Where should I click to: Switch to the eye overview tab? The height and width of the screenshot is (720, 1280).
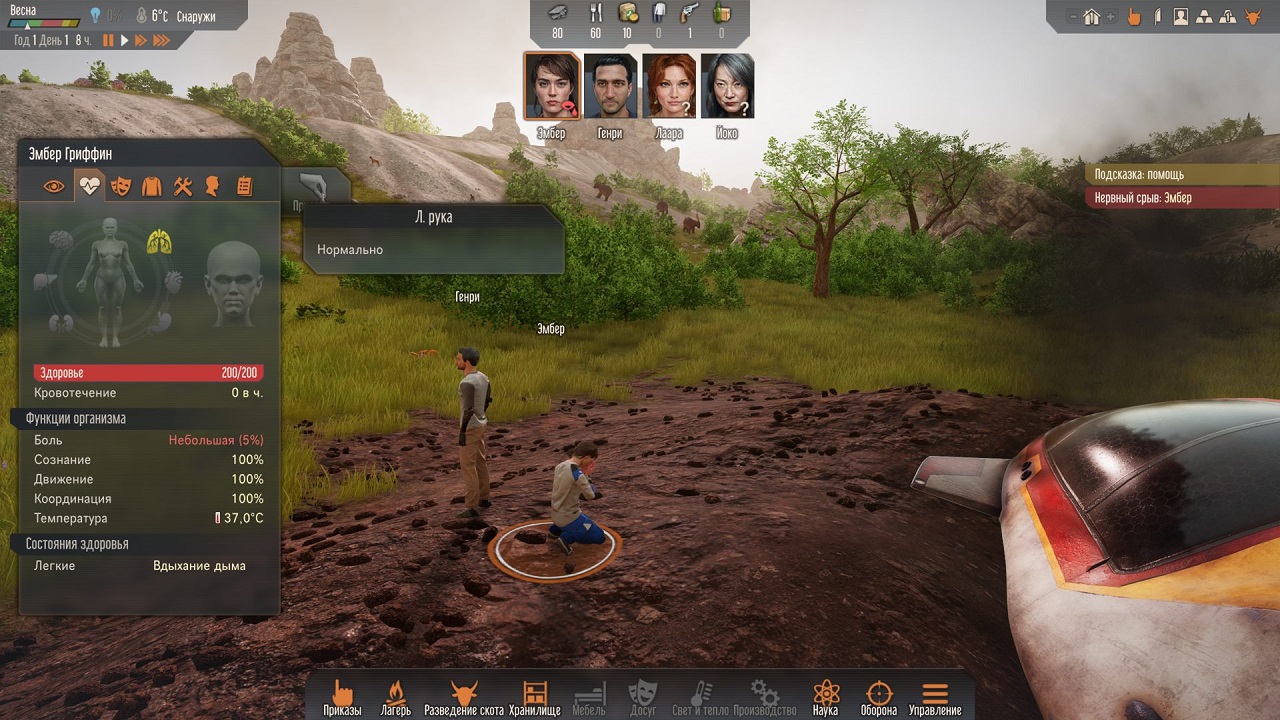coord(55,186)
